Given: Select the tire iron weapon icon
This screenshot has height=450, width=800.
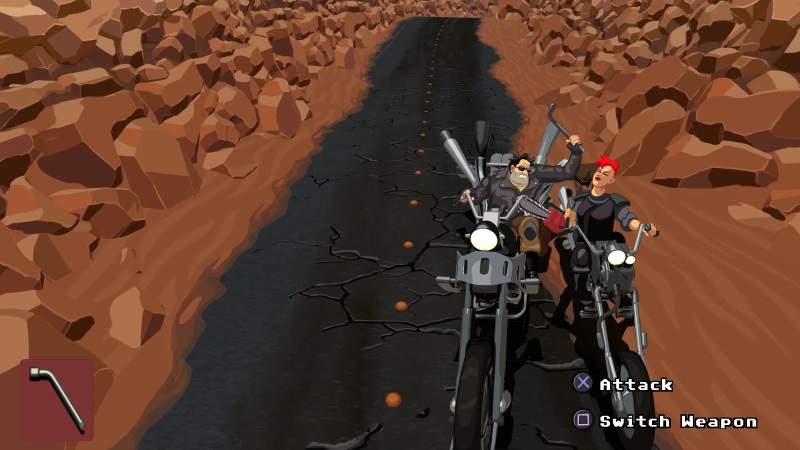Looking at the screenshot, I should click(x=57, y=400).
